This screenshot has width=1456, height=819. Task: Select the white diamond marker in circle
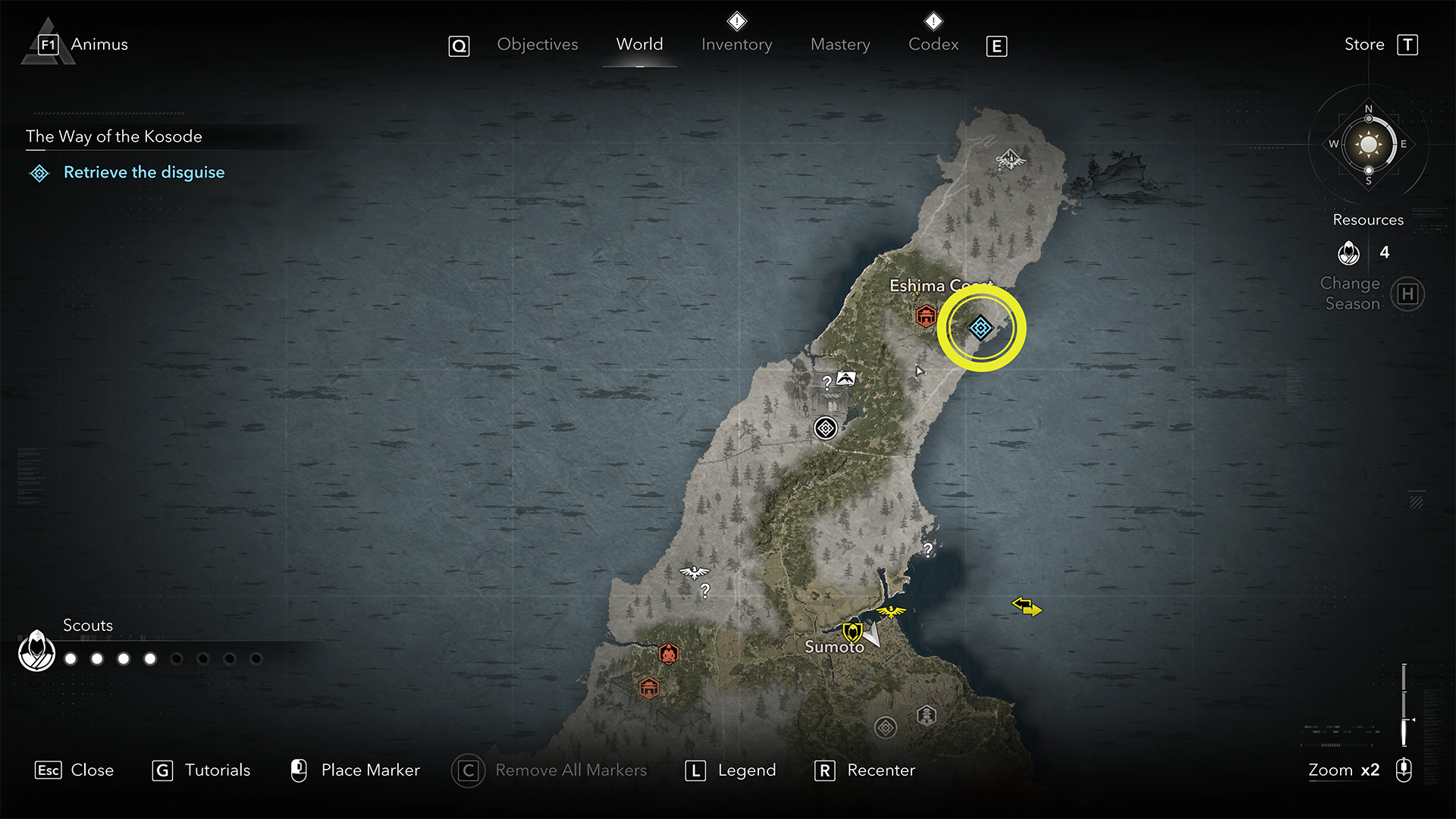(x=825, y=428)
